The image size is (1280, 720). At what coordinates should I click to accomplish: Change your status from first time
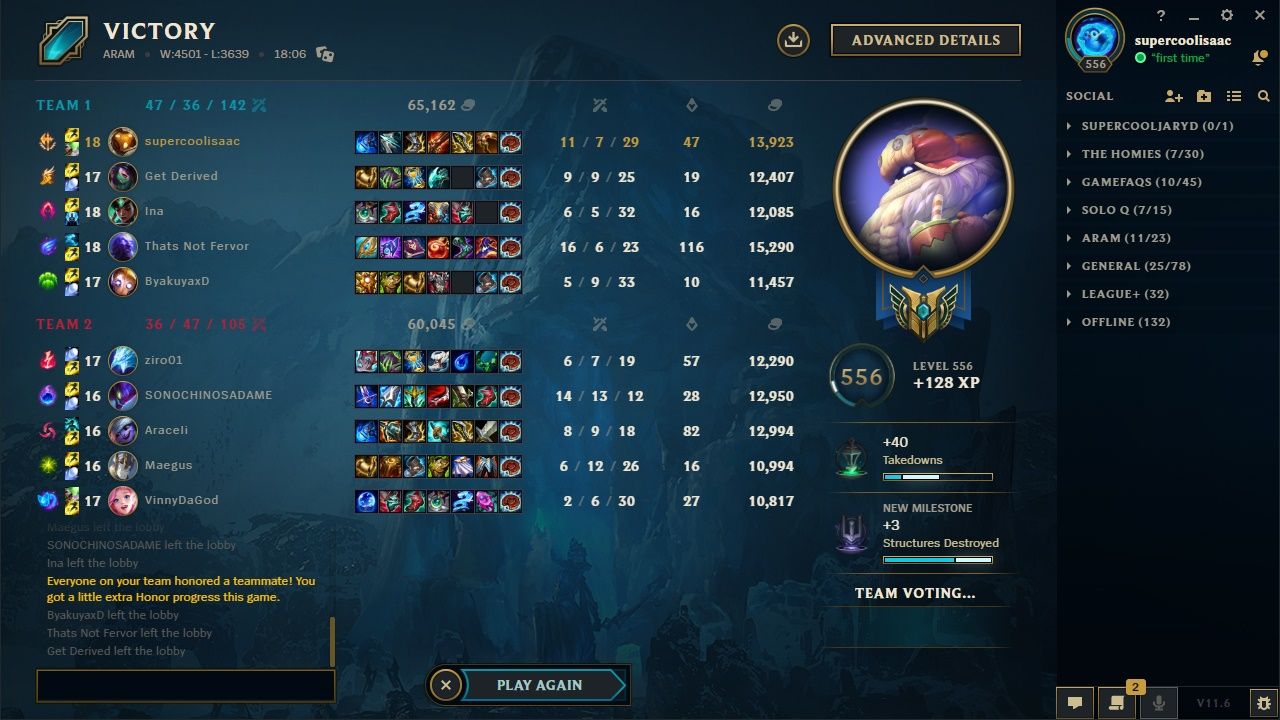(x=1182, y=58)
